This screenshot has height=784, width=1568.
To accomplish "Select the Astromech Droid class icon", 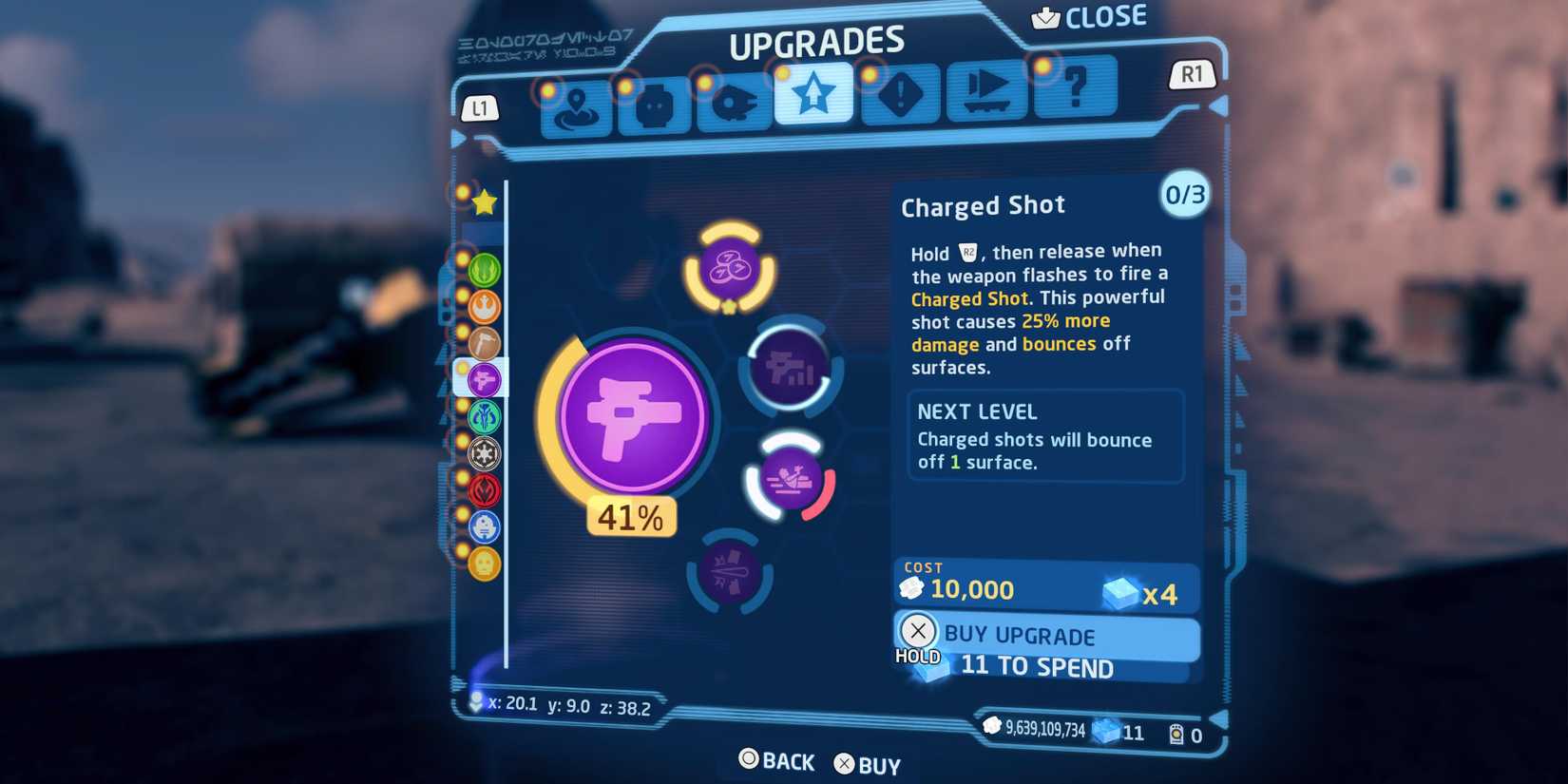I will (x=484, y=528).
